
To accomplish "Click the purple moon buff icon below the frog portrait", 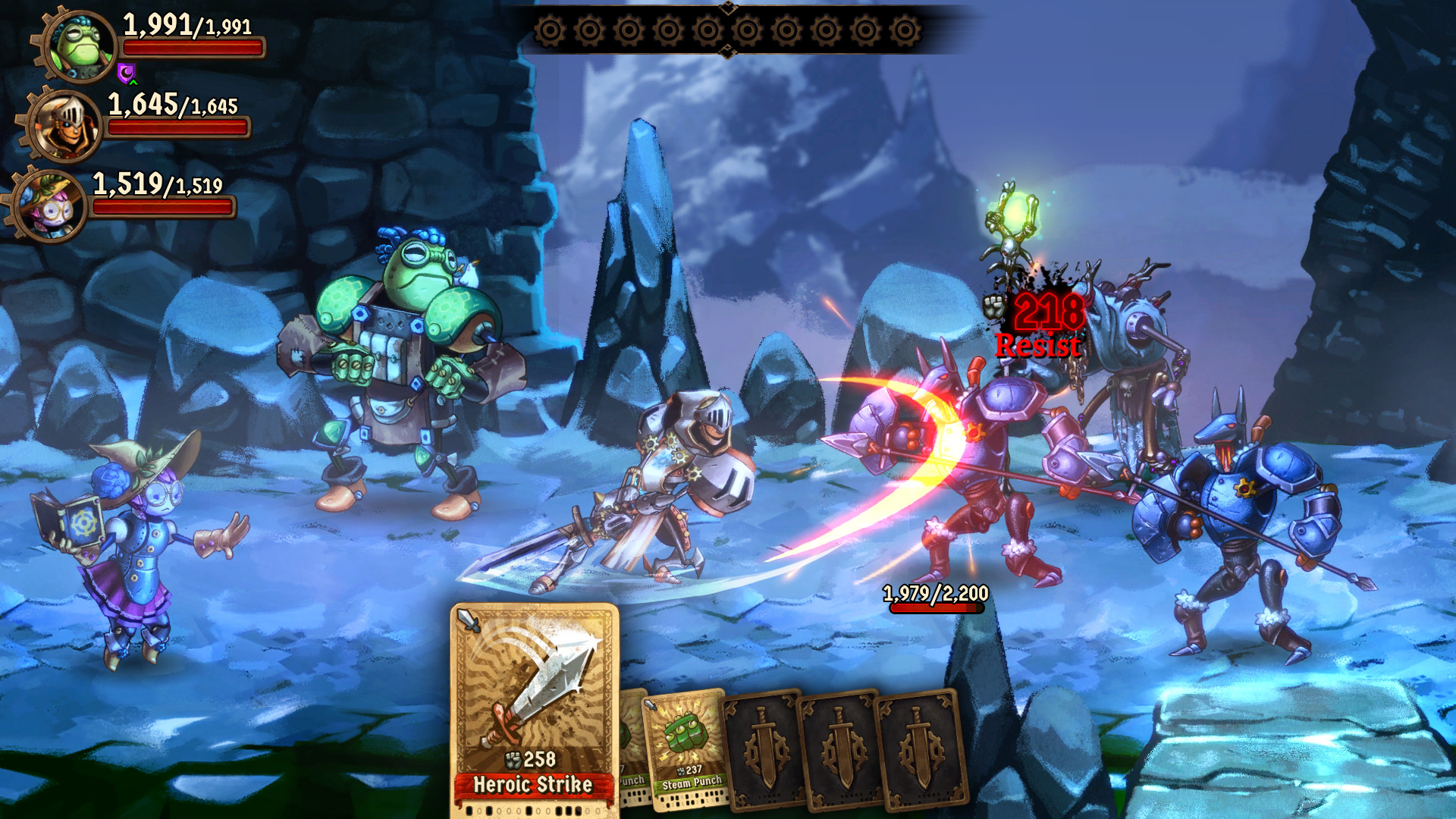I will [x=127, y=74].
